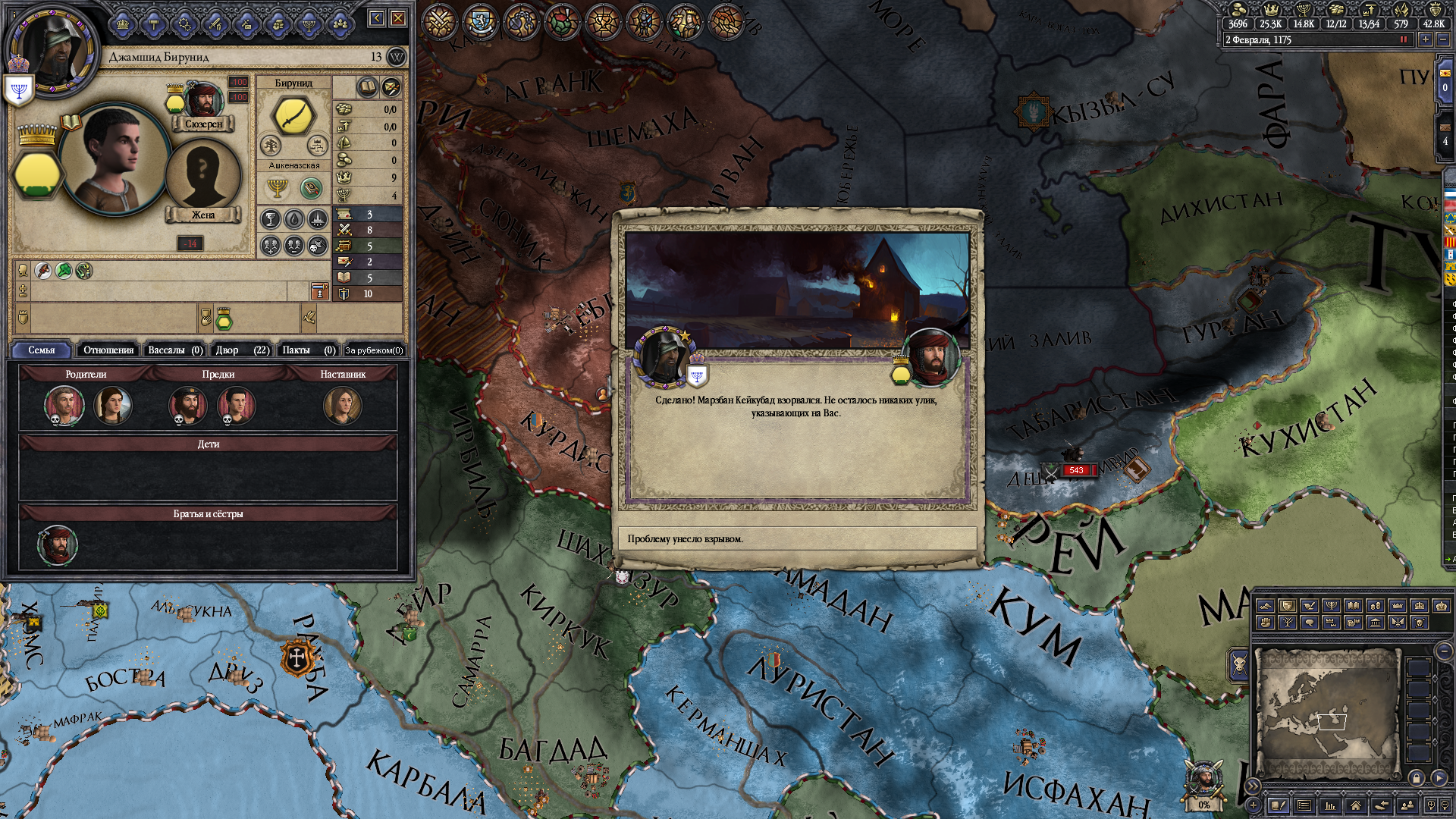This screenshot has width=1456, height=819.
Task: Decrease game speed with the minus button
Action: (1443, 39)
